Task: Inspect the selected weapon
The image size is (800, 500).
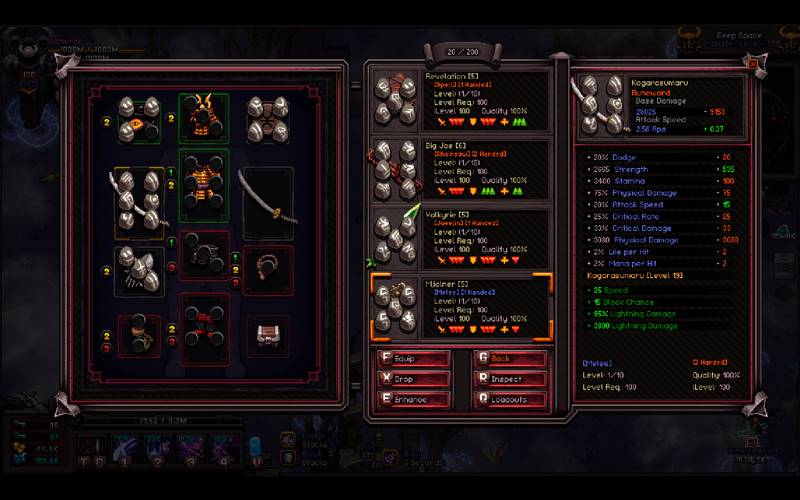Action: tap(510, 379)
